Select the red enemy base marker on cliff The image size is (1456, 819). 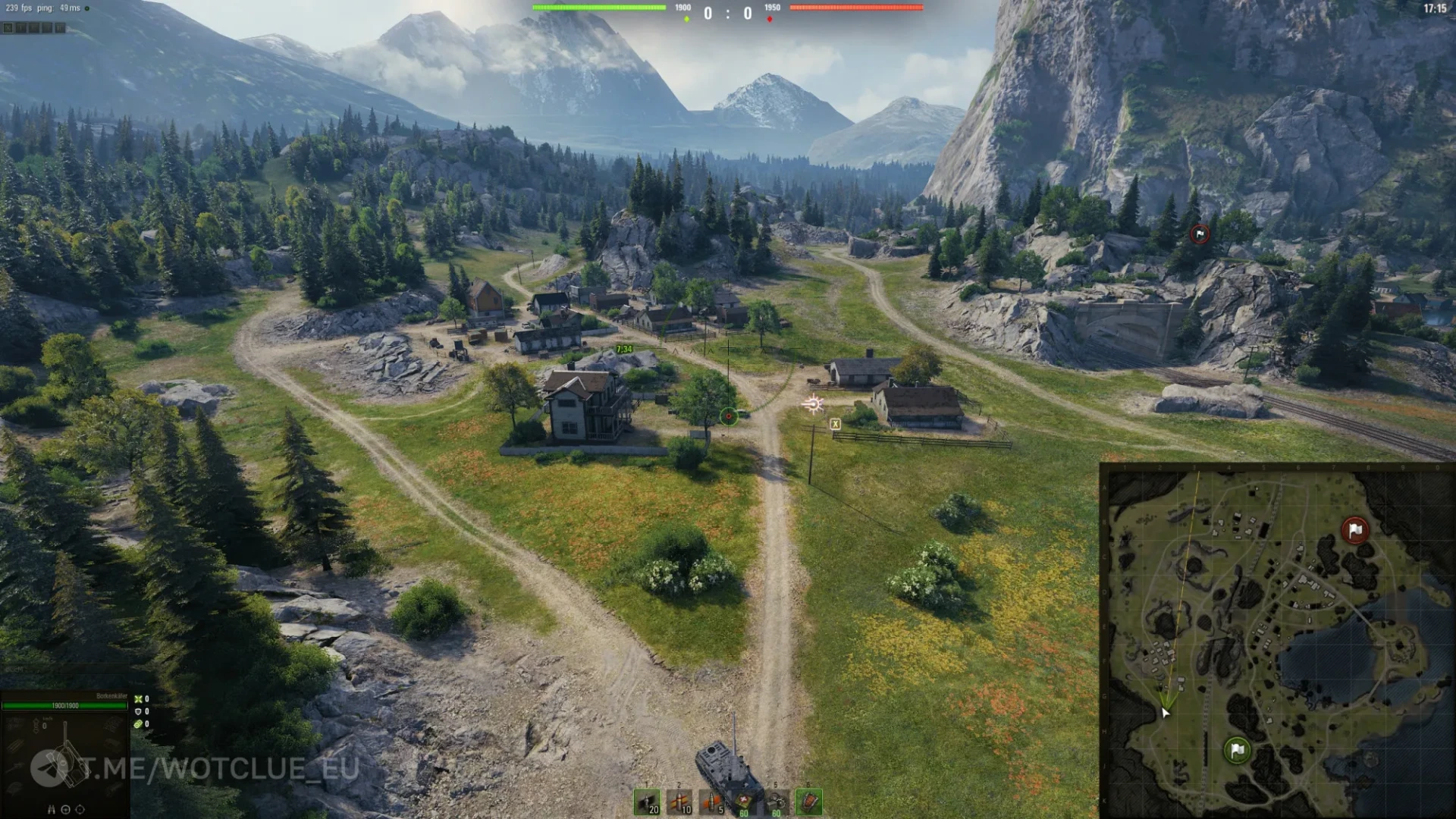(1200, 234)
